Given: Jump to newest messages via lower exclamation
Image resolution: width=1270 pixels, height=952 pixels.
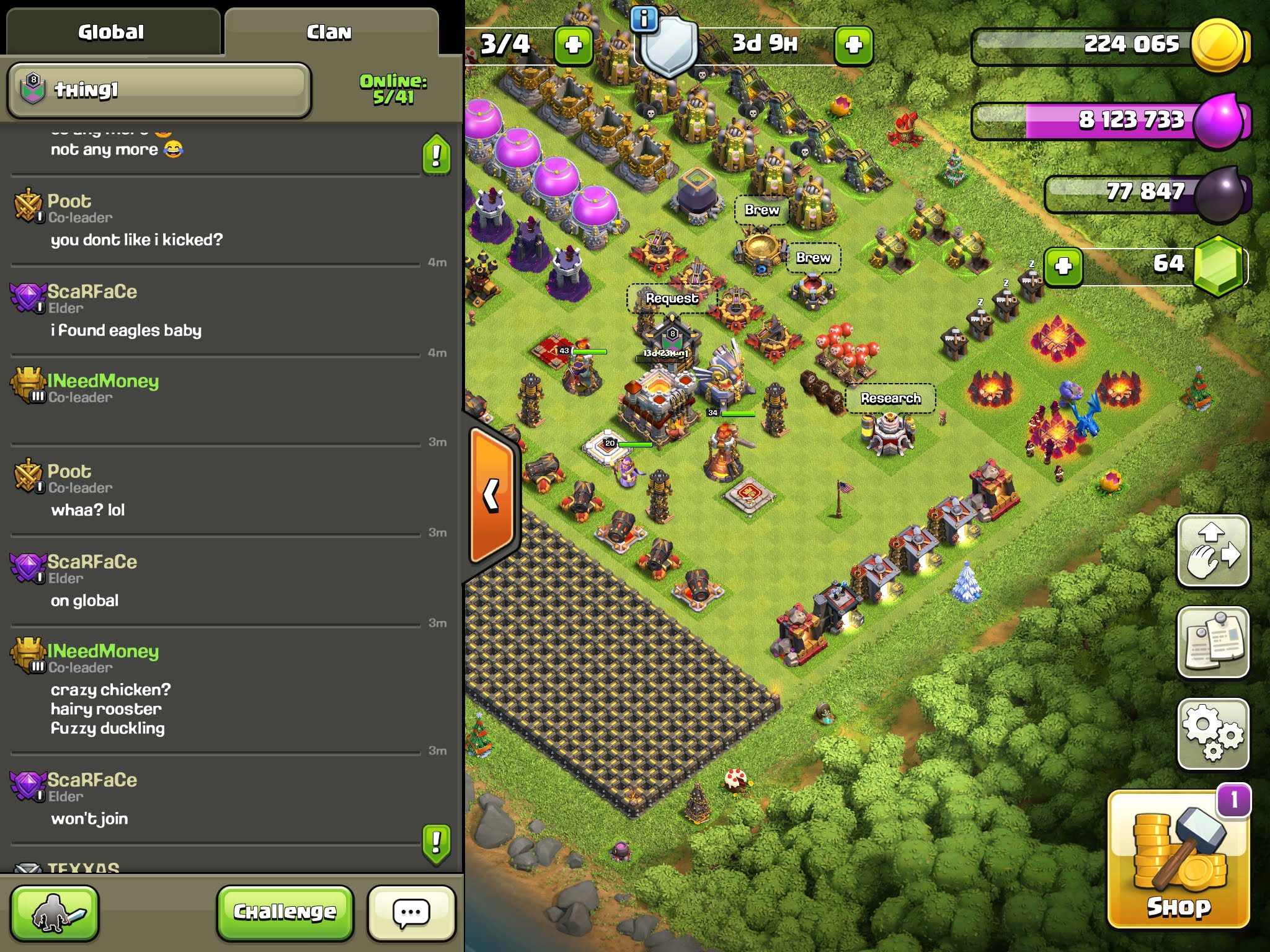Looking at the screenshot, I should coord(436,843).
